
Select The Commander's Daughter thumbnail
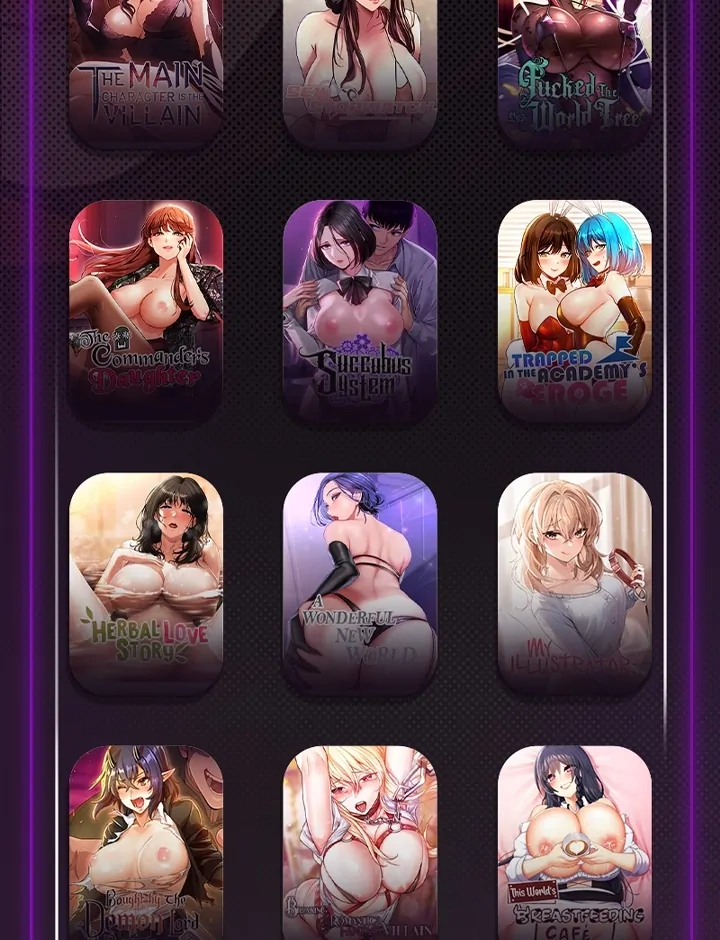(146, 311)
